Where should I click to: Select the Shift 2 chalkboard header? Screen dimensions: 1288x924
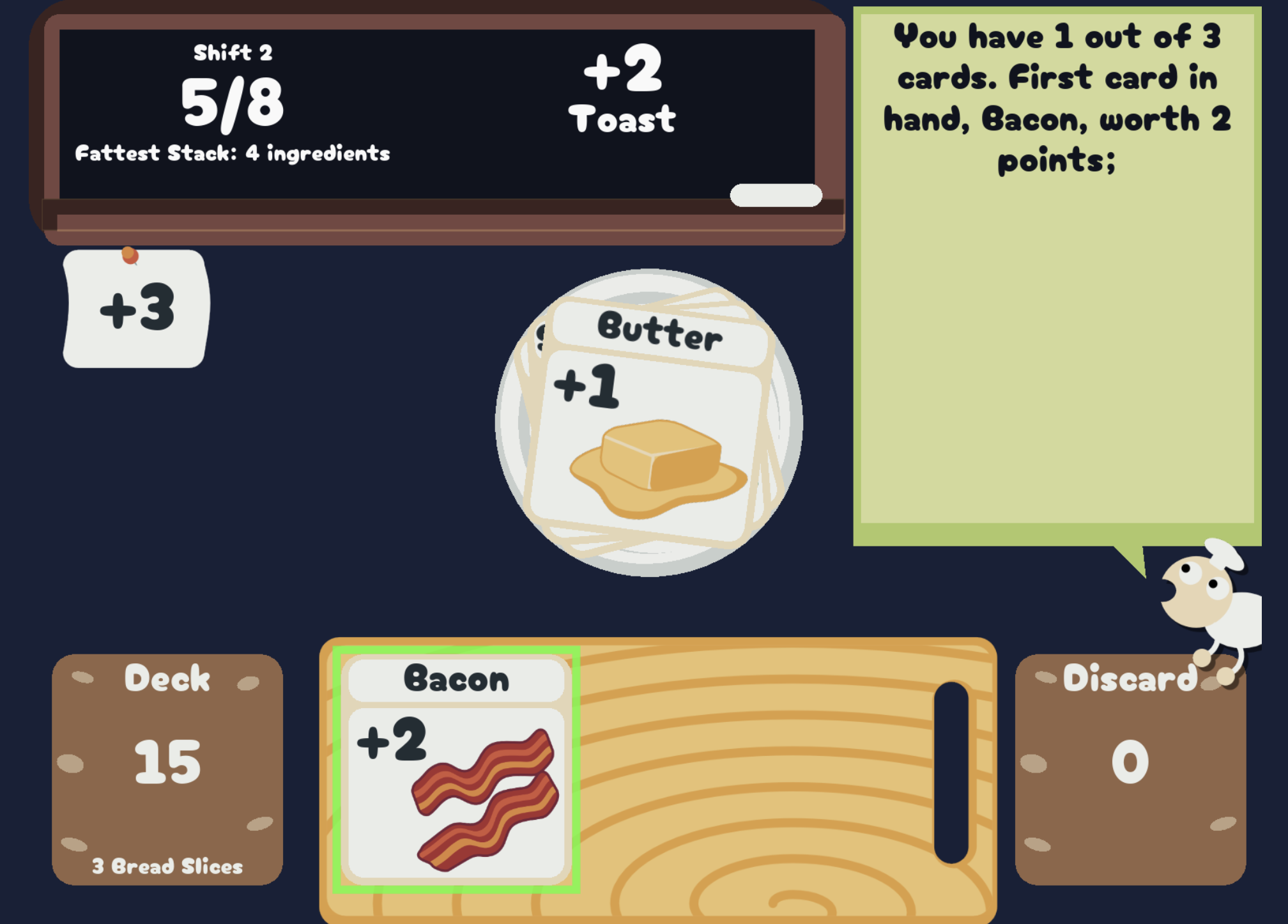coord(233,54)
